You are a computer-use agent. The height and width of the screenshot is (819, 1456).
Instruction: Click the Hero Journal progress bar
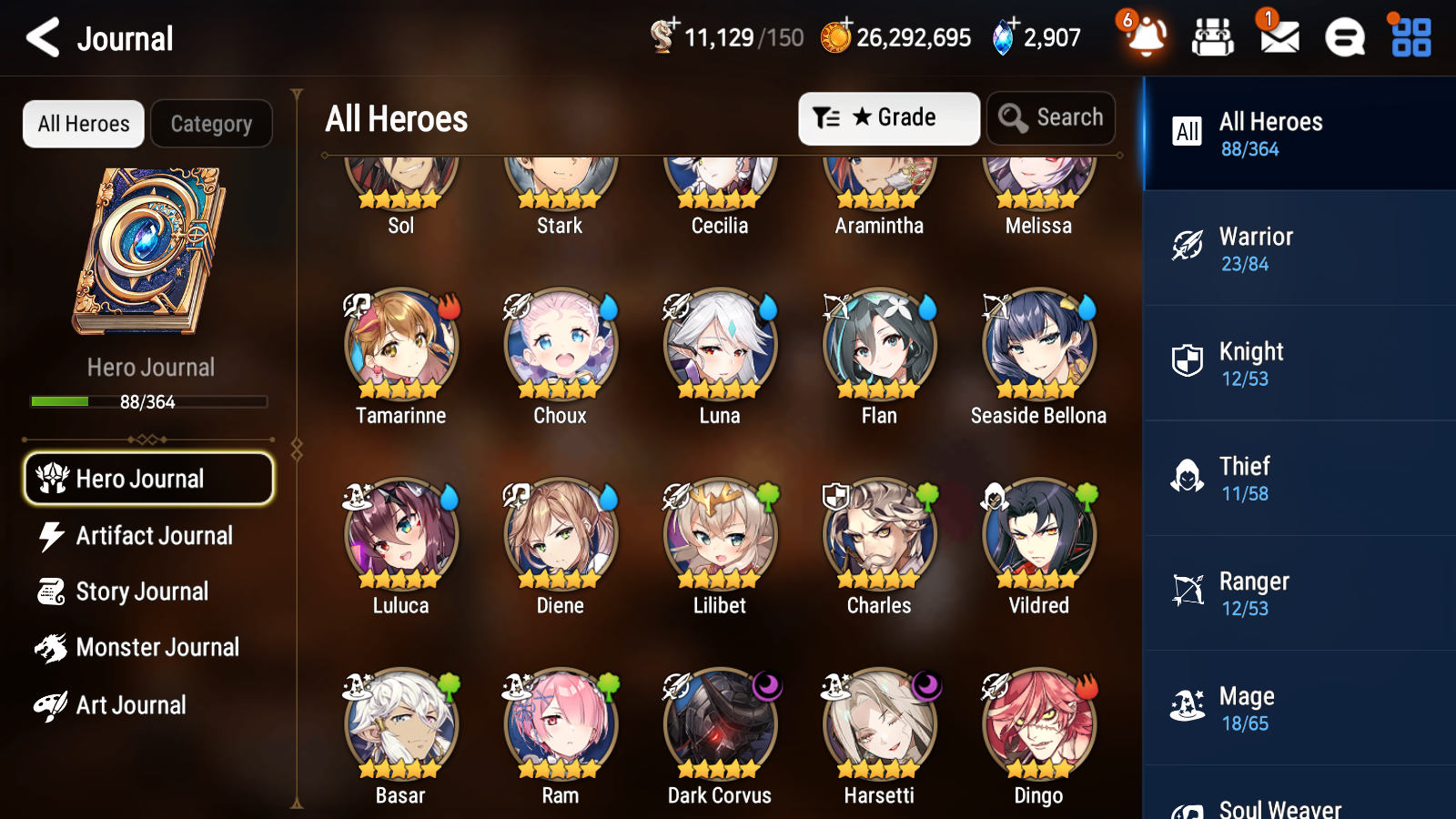[x=148, y=401]
